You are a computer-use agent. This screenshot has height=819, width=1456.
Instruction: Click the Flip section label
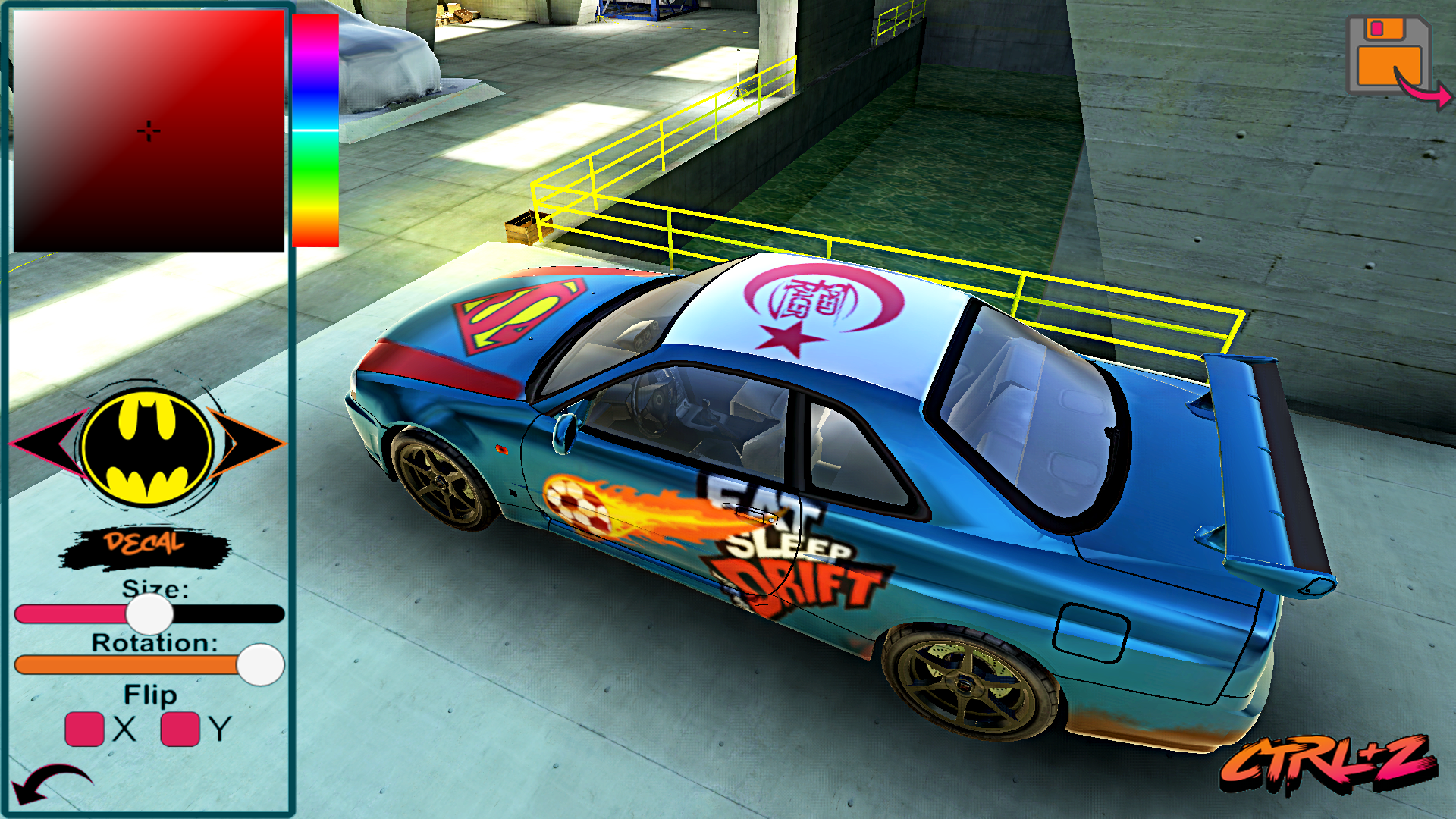[x=150, y=694]
